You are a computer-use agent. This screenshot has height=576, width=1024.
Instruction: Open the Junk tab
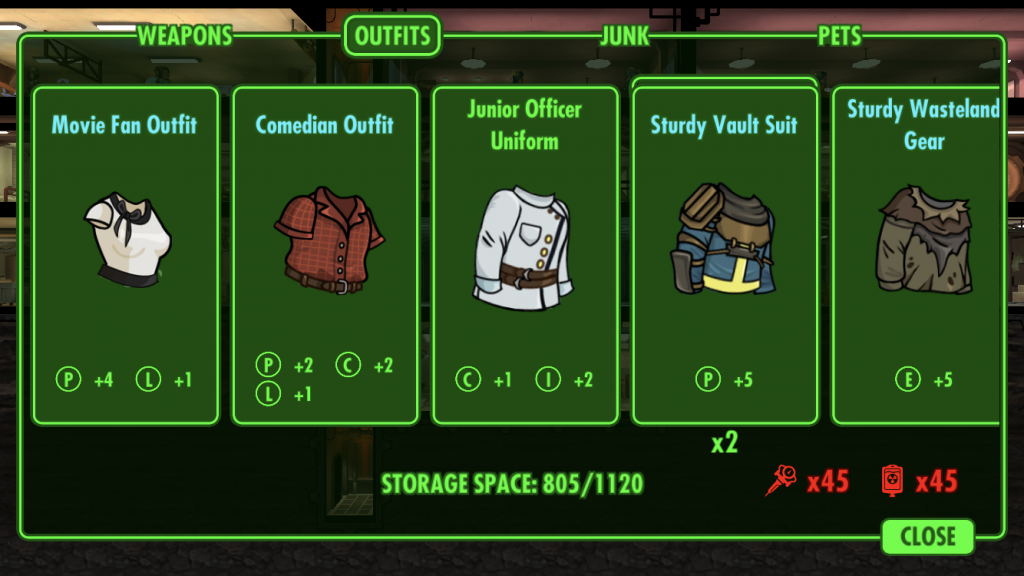pyautogui.click(x=625, y=36)
